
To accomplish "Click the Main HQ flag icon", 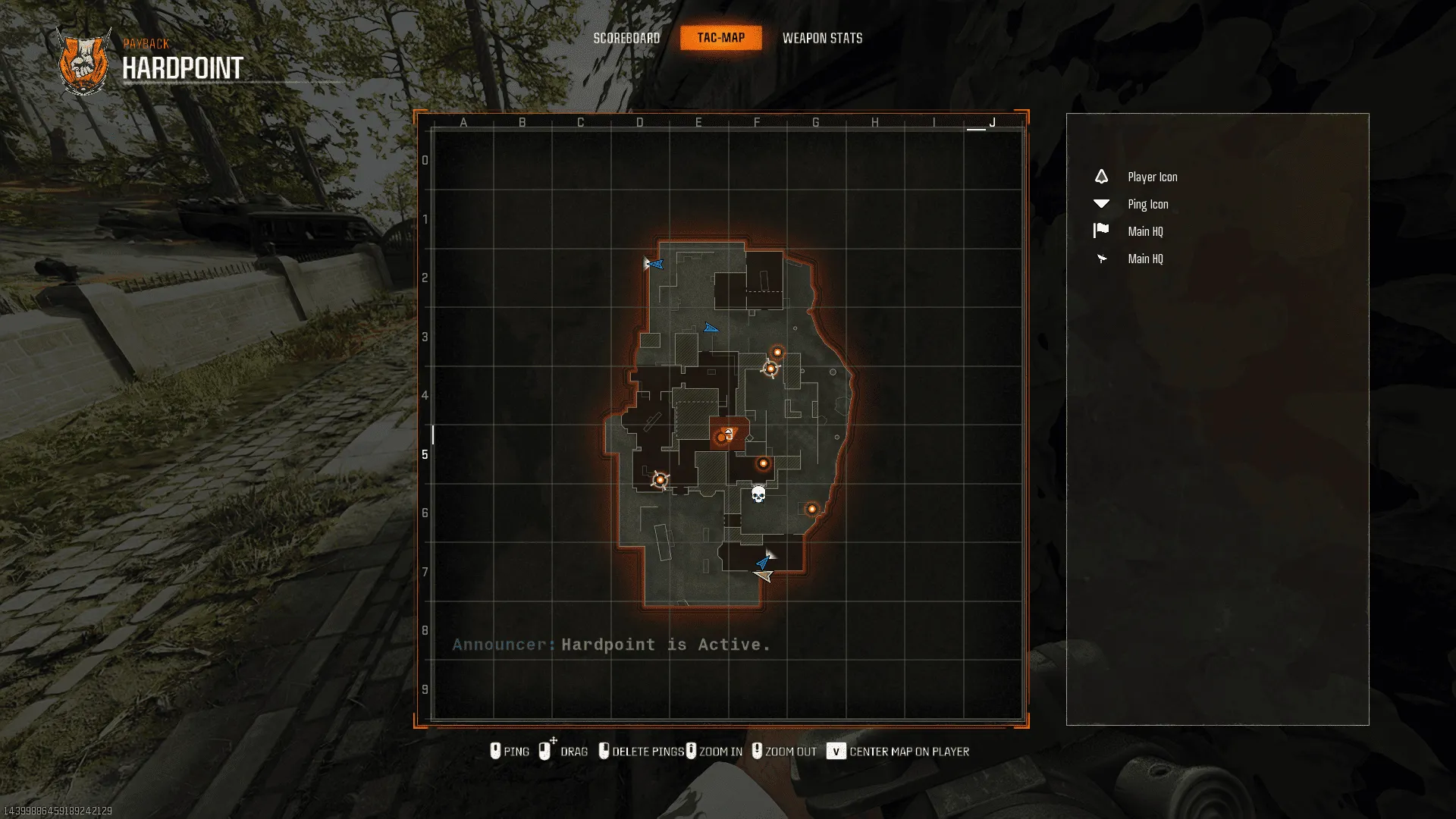I will click(x=1102, y=231).
